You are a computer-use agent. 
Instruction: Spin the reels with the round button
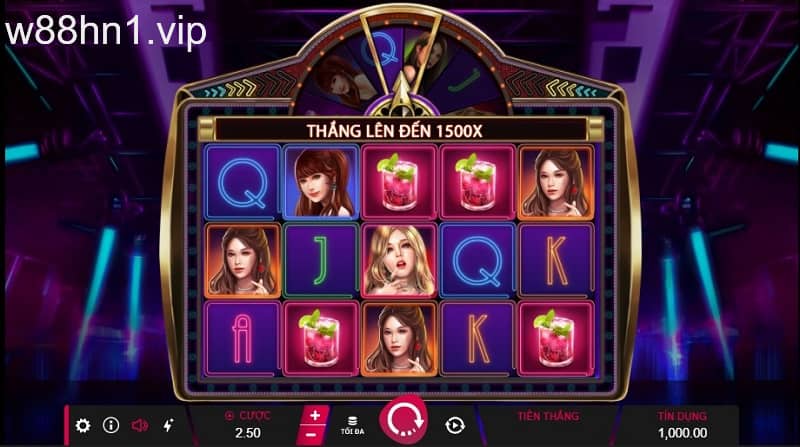click(403, 422)
